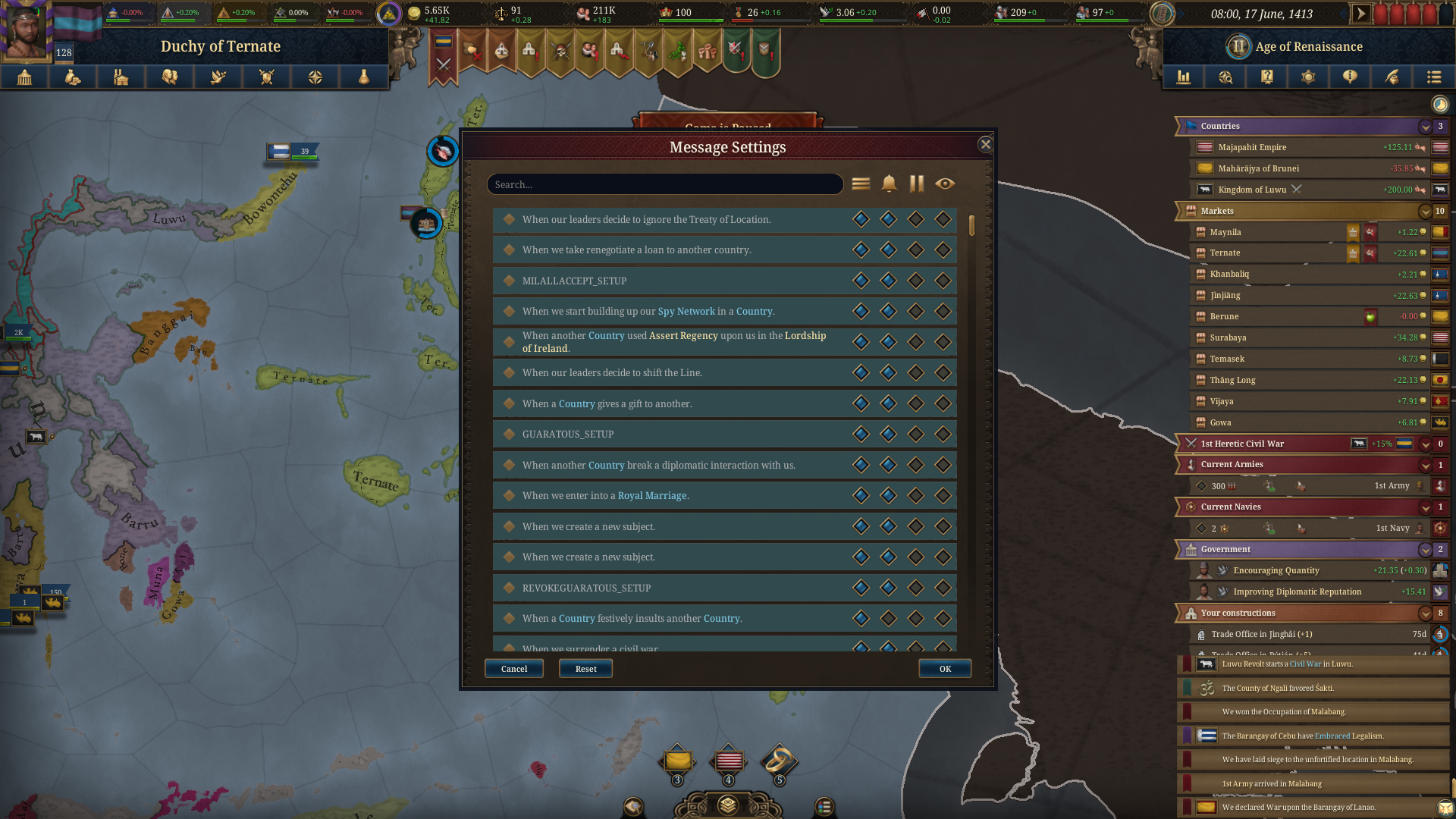Reset message settings to defaults
The image size is (1456, 819).
point(585,668)
